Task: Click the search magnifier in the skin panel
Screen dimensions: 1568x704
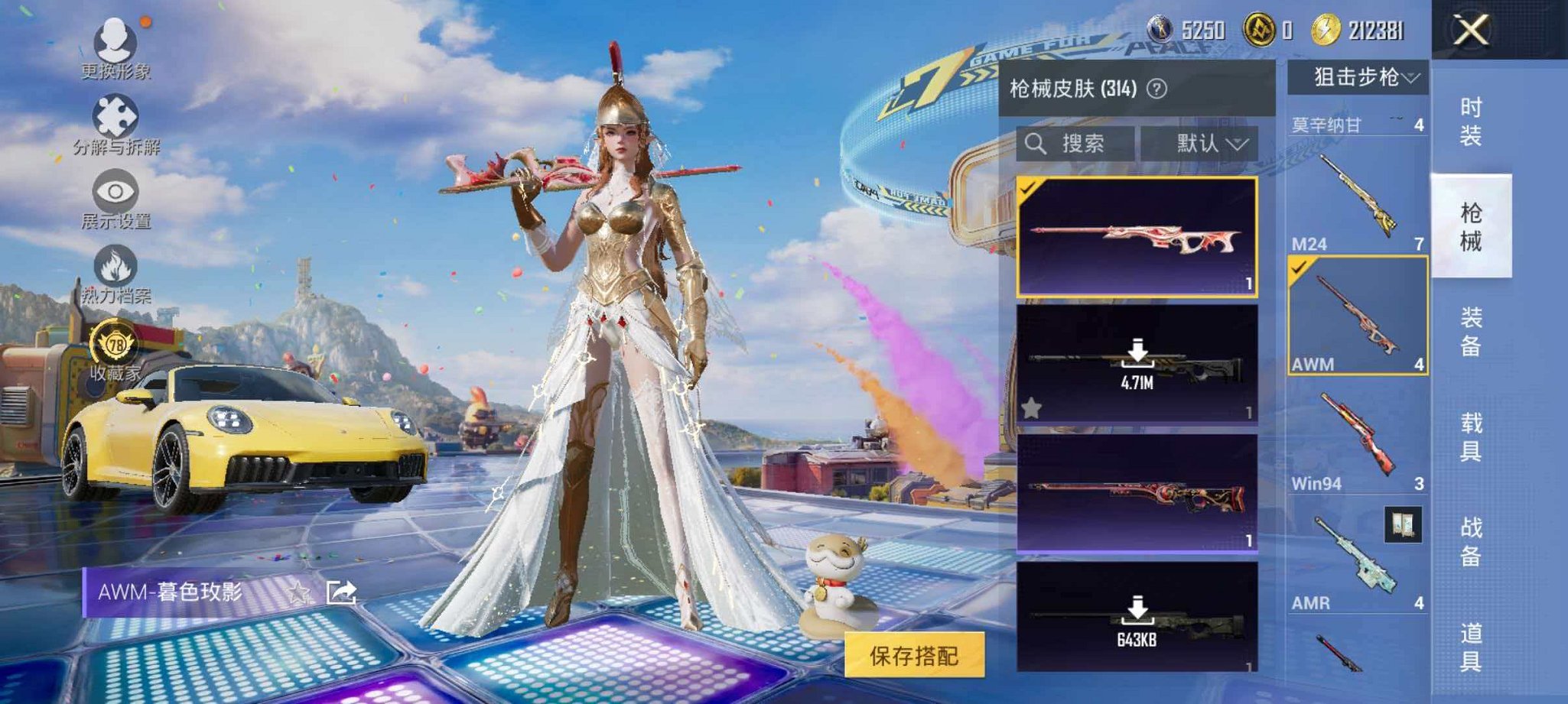Action: (1037, 144)
